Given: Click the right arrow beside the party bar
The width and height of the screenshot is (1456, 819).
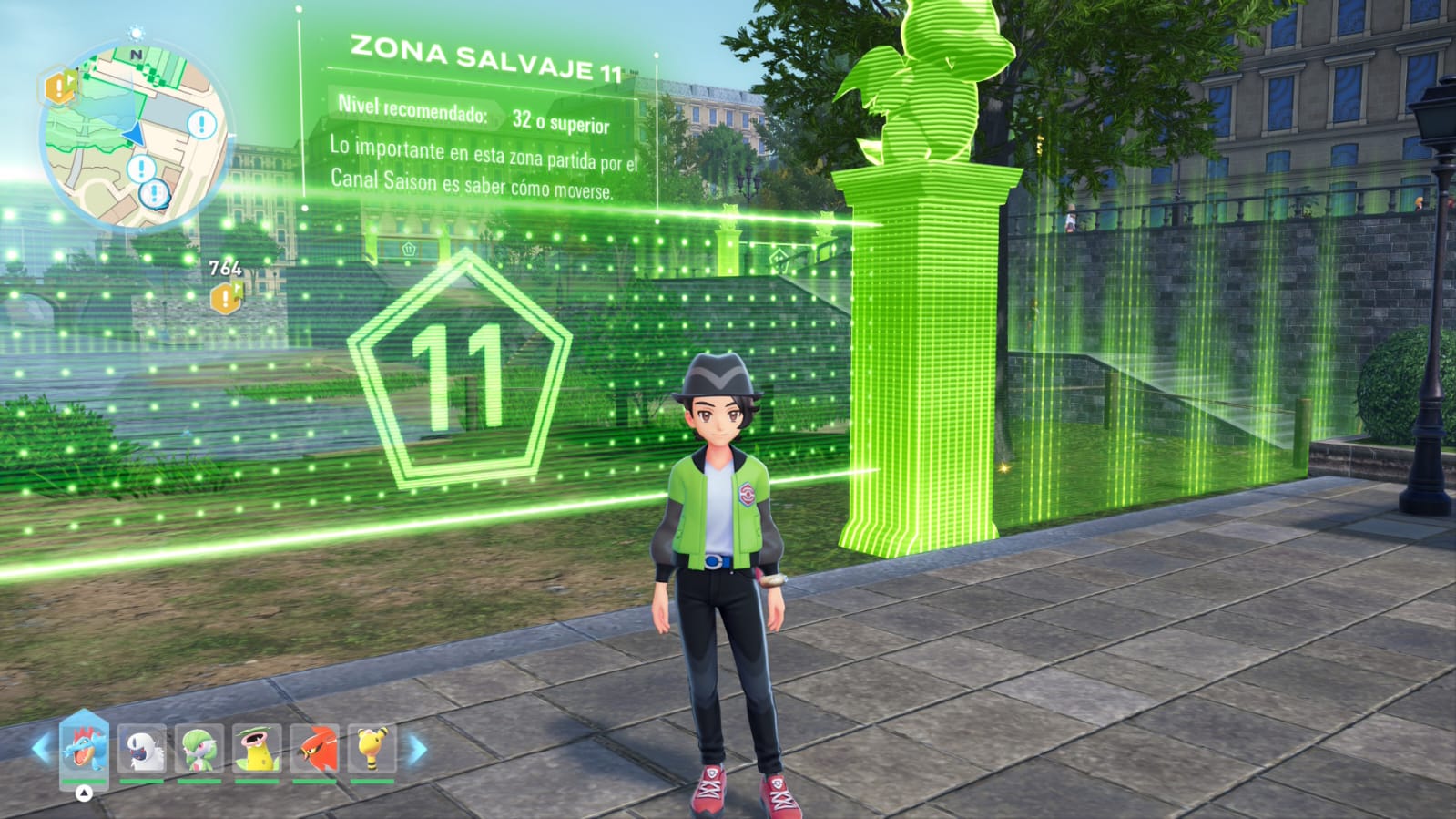Looking at the screenshot, I should 417,750.
